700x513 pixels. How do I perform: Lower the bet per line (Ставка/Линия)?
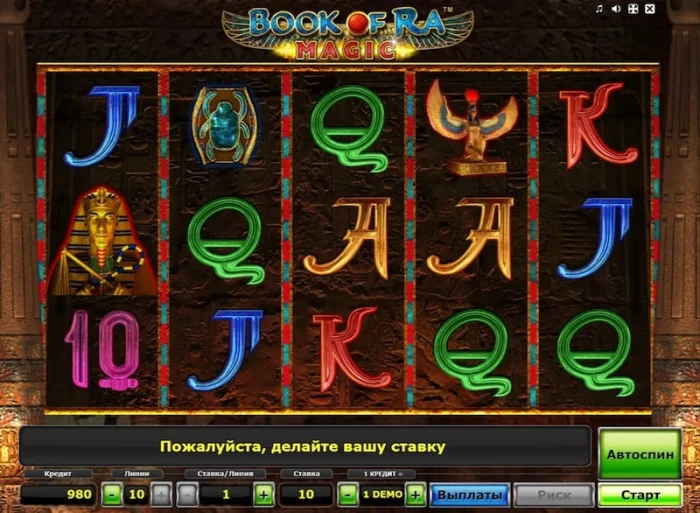[187, 494]
